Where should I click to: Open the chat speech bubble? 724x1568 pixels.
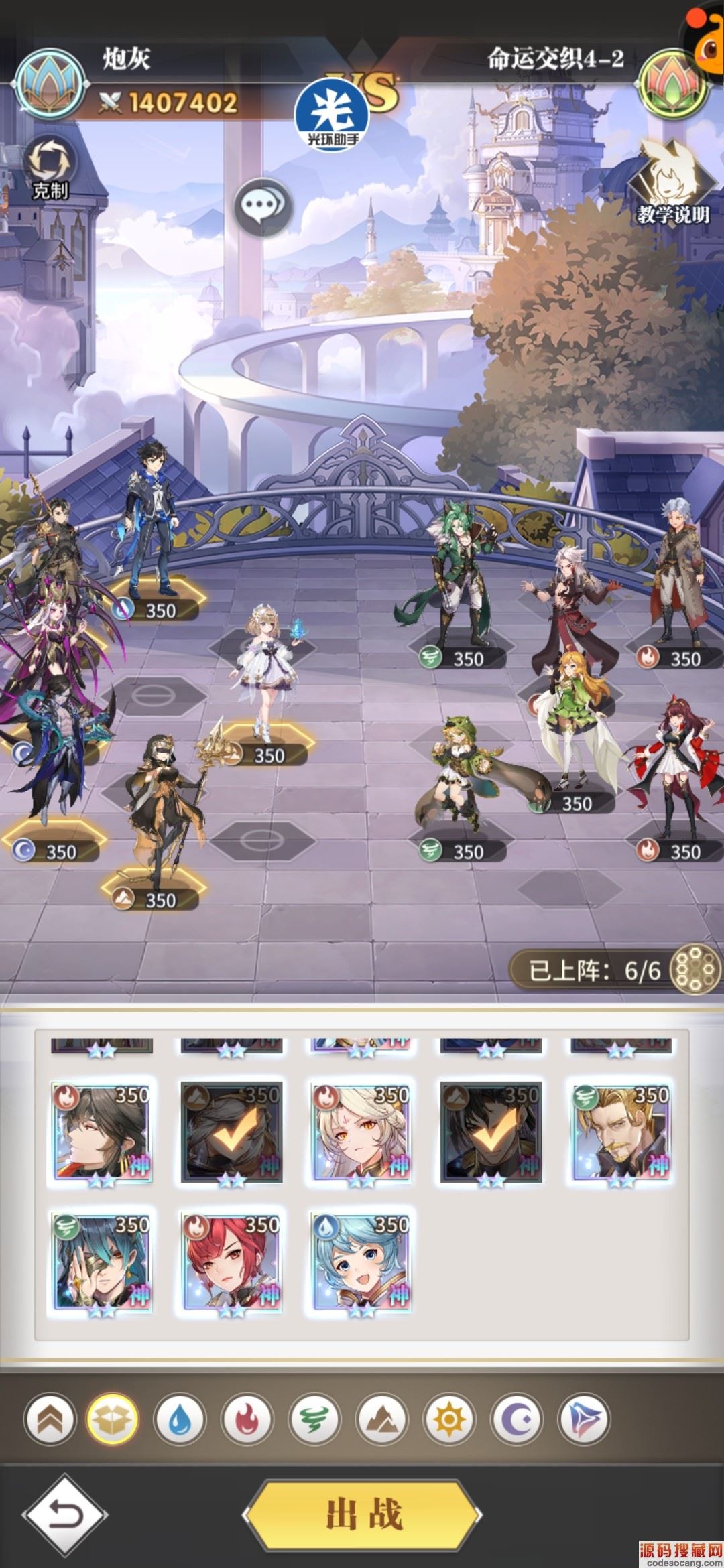(263, 203)
